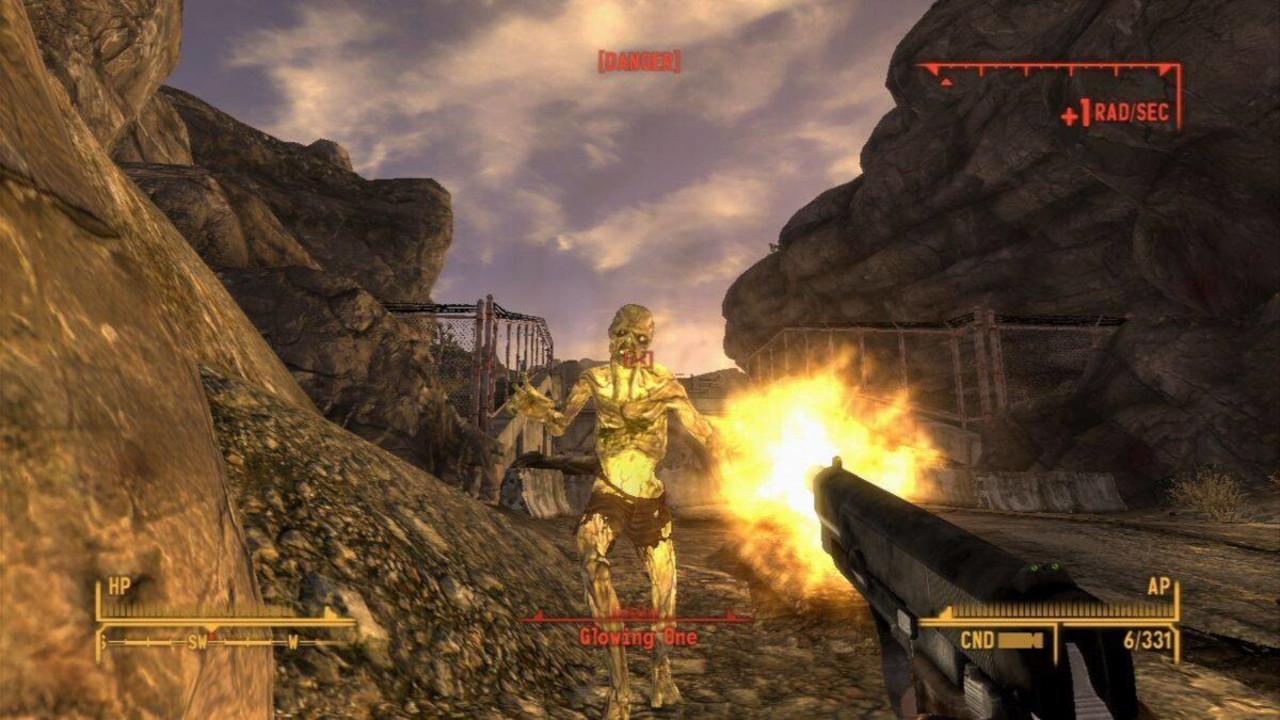Click the red enemy blip on the compass
The image size is (1280, 720).
coord(214,637)
